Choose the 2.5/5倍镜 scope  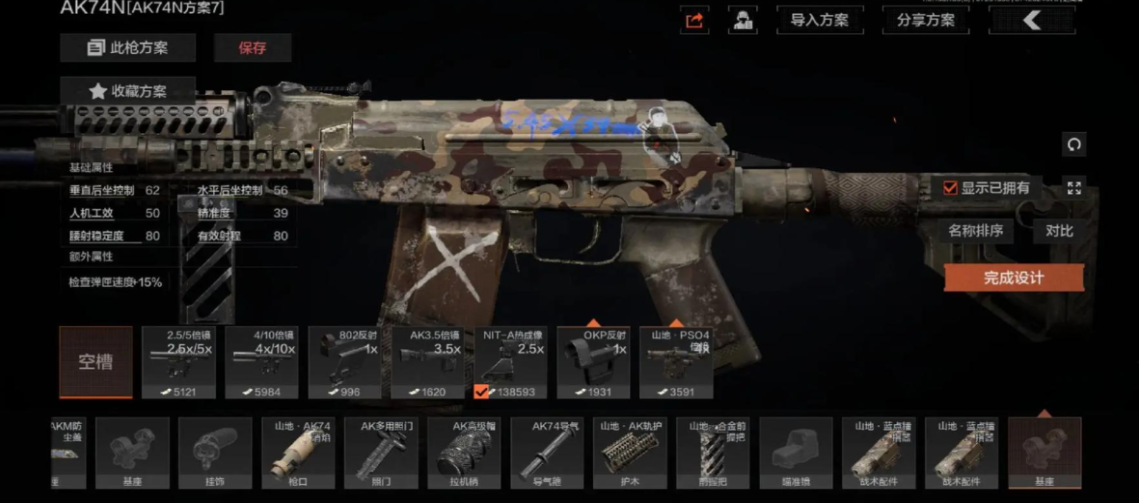tap(179, 361)
